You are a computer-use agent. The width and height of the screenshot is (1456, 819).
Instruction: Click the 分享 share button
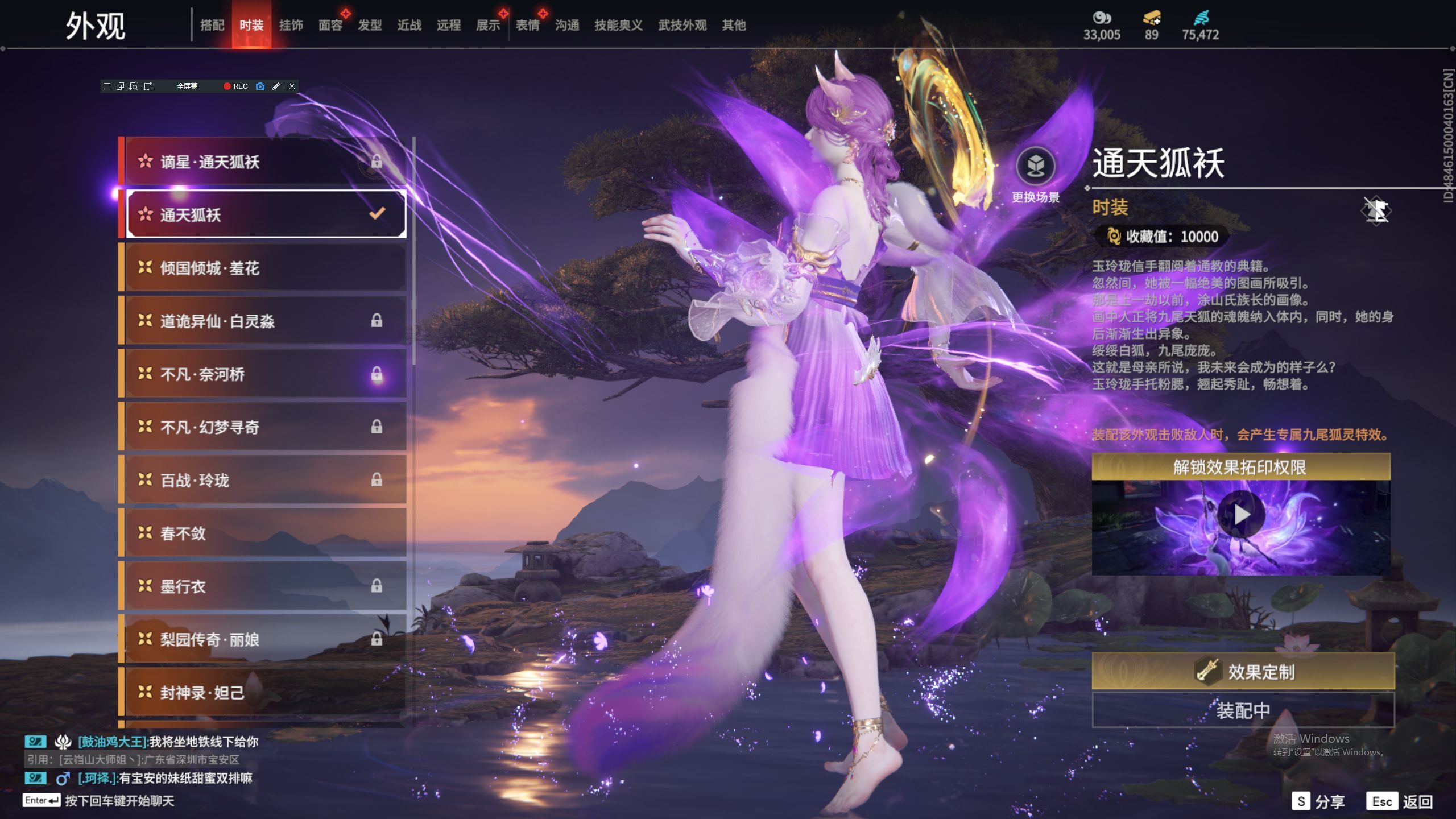(x=1318, y=801)
